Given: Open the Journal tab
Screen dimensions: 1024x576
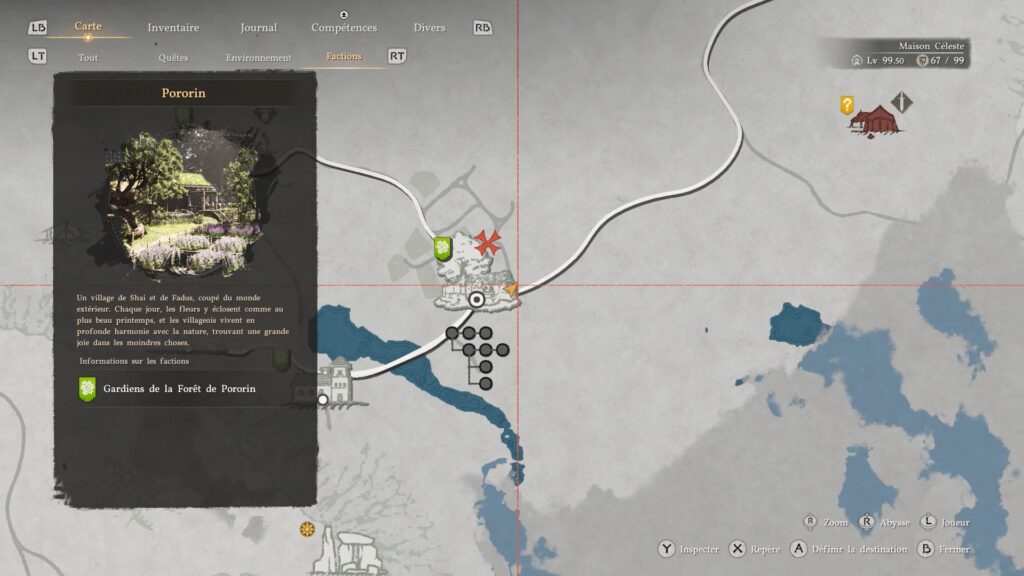Looking at the screenshot, I should coord(259,28).
